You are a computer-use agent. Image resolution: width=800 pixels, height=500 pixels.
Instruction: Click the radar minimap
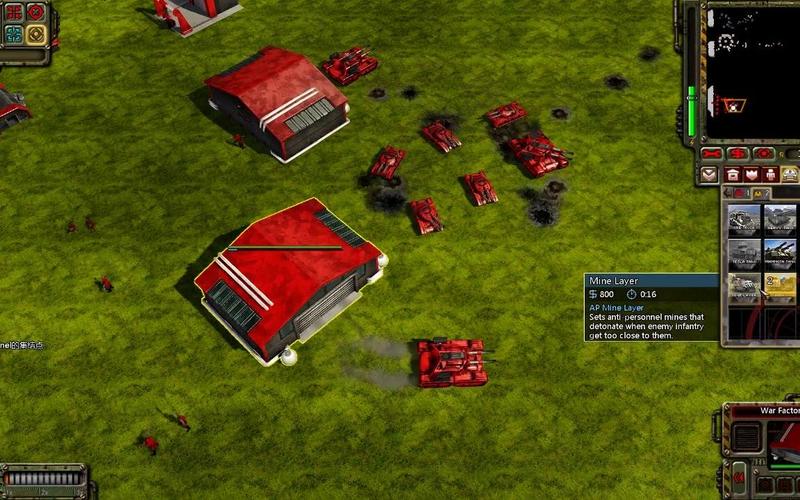coord(753,70)
